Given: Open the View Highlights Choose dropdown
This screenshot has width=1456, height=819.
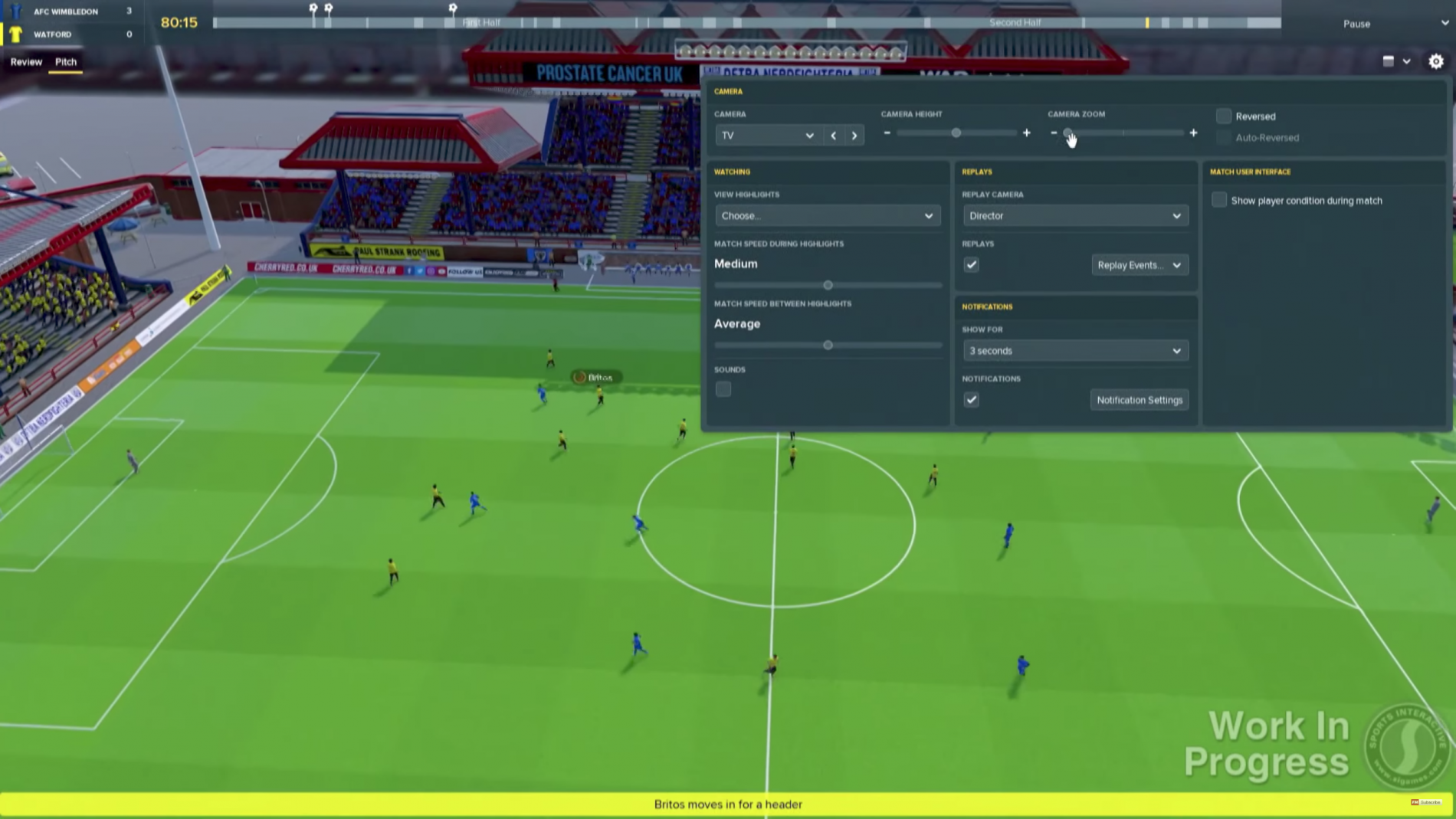Looking at the screenshot, I should coord(827,215).
